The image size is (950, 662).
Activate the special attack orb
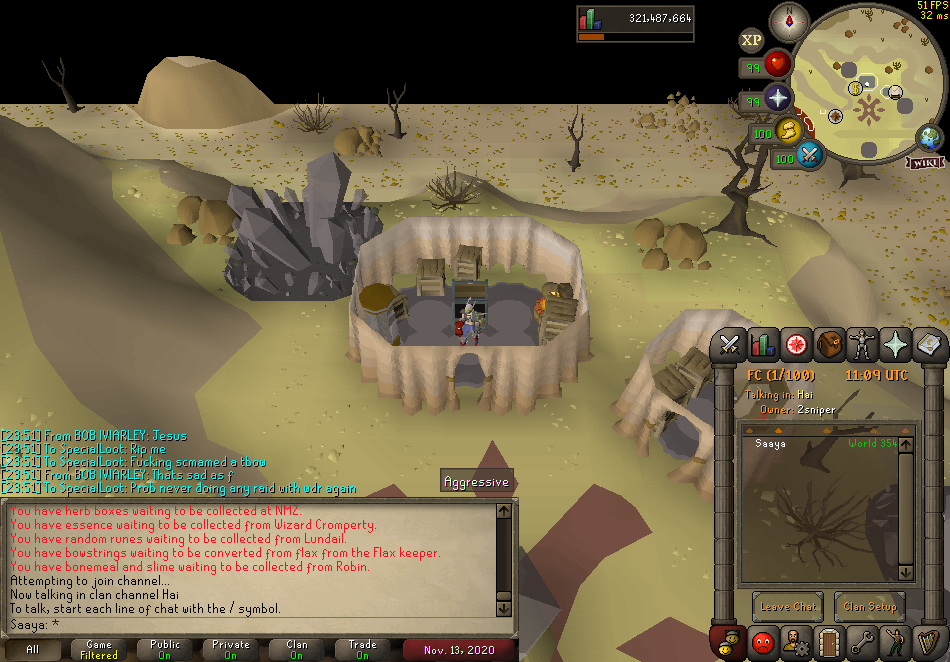point(810,155)
